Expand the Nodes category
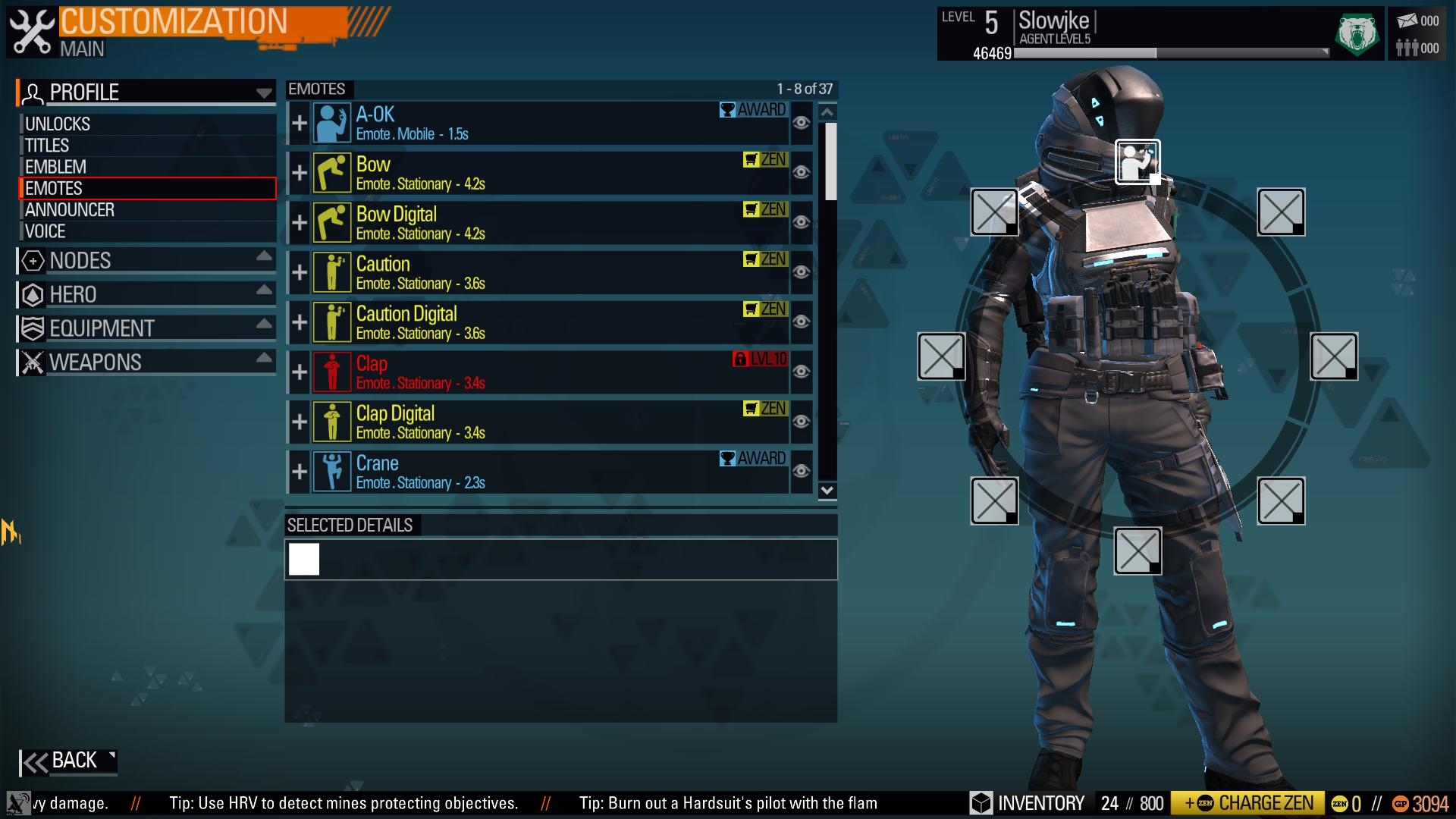1456x819 pixels. [x=146, y=261]
